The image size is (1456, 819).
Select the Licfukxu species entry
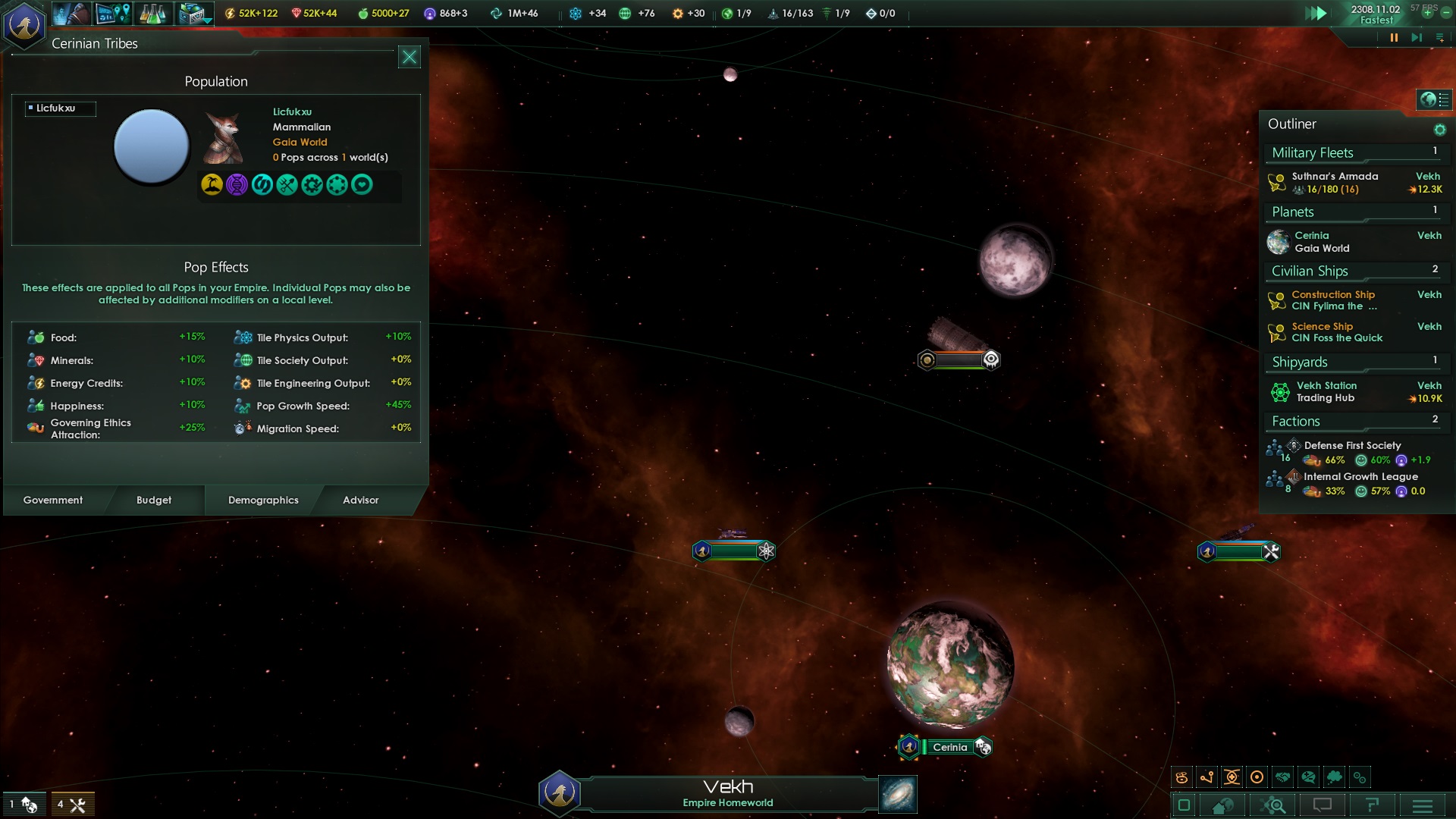pos(60,108)
